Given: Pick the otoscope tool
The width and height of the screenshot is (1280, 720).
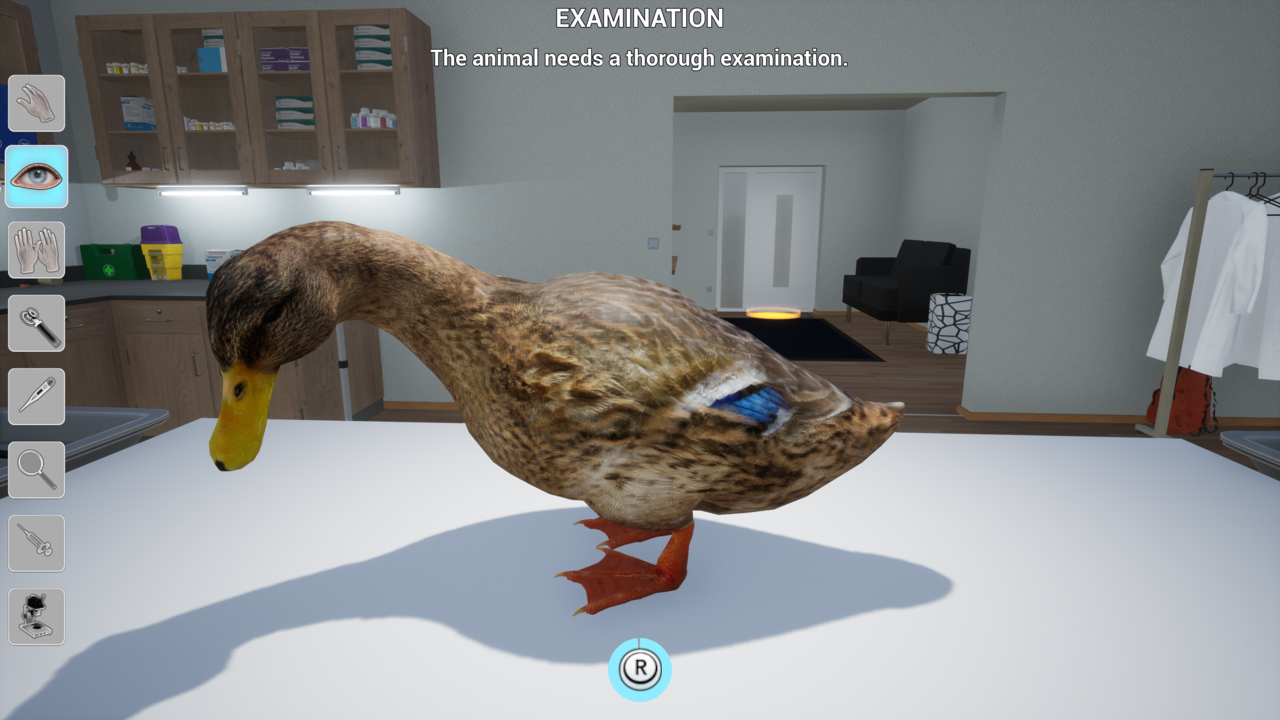Looking at the screenshot, I should pyautogui.click(x=37, y=323).
